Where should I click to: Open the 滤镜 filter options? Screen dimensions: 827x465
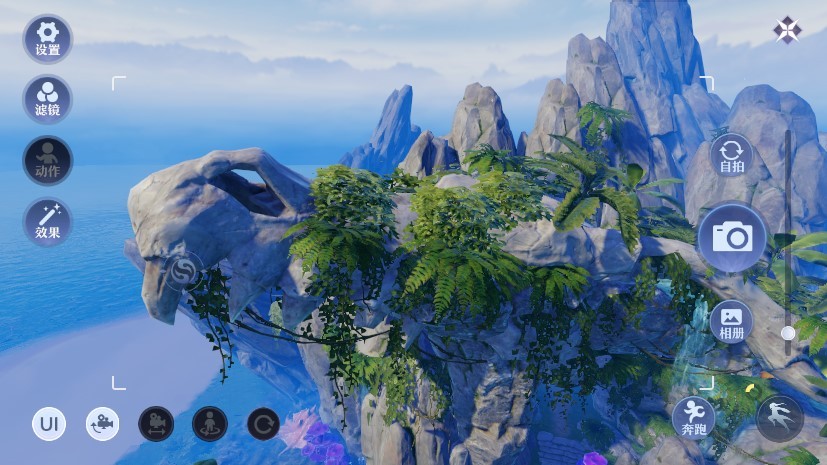pos(47,99)
